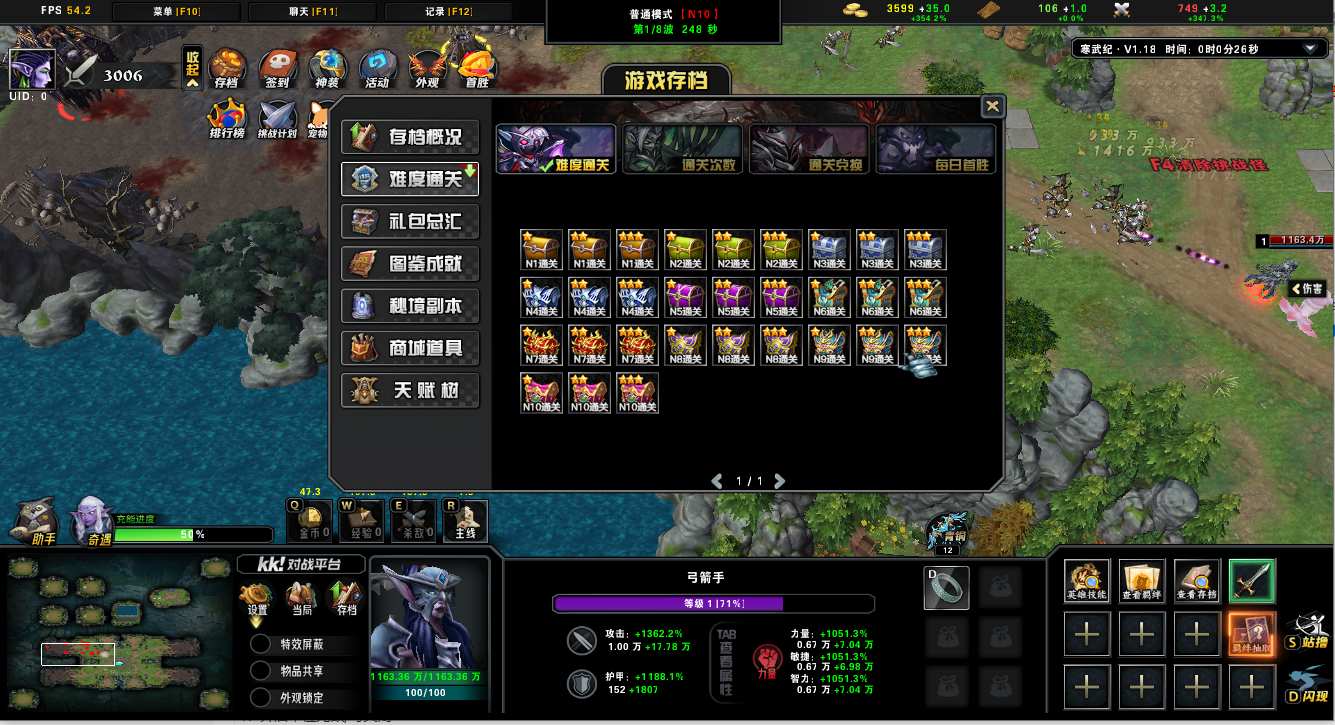Screen dimensions: 1335x725
Task: Switch to the 通关兑换 tab
Action: pos(808,150)
